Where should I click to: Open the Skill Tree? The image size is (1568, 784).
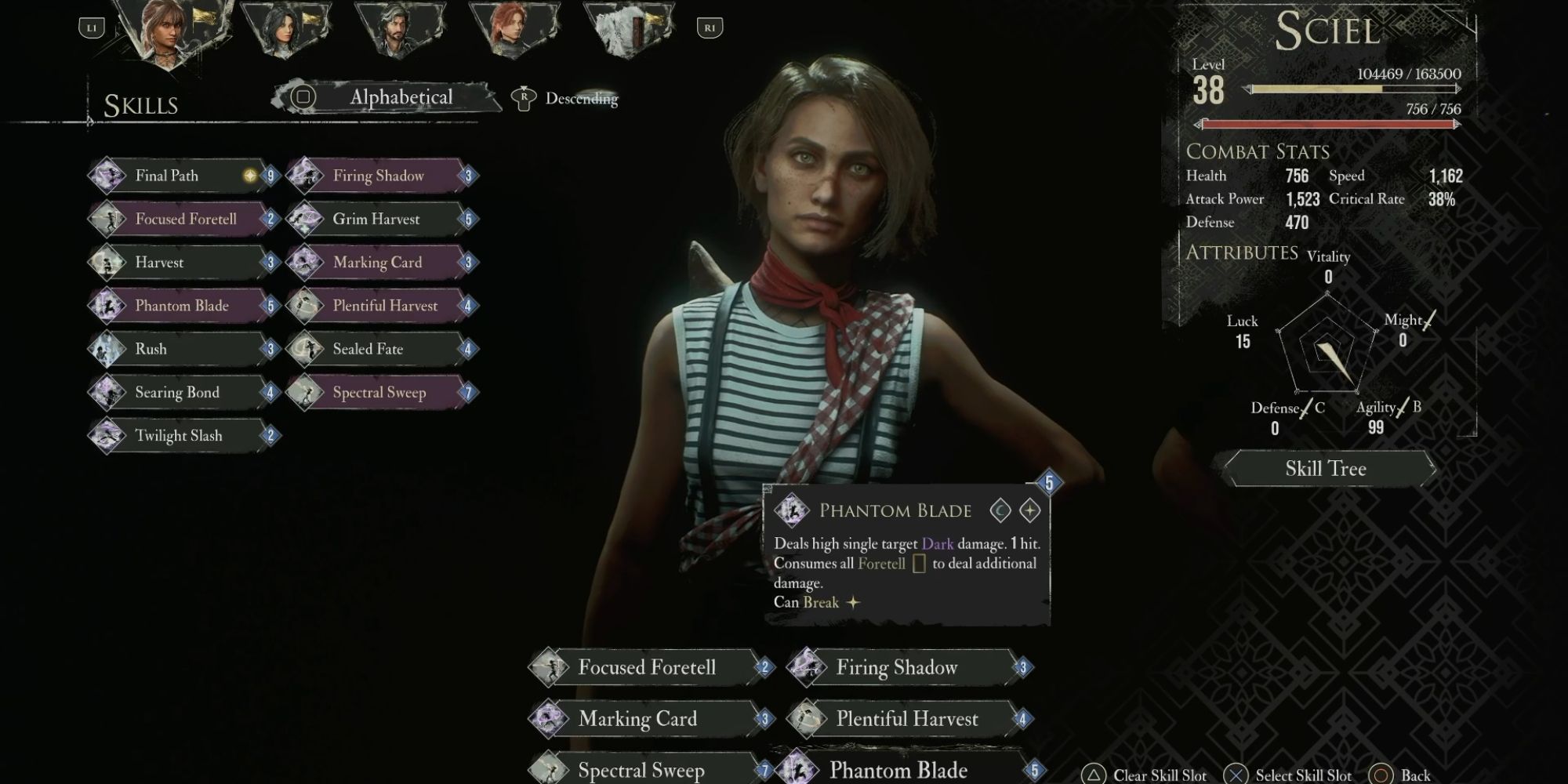1326,469
